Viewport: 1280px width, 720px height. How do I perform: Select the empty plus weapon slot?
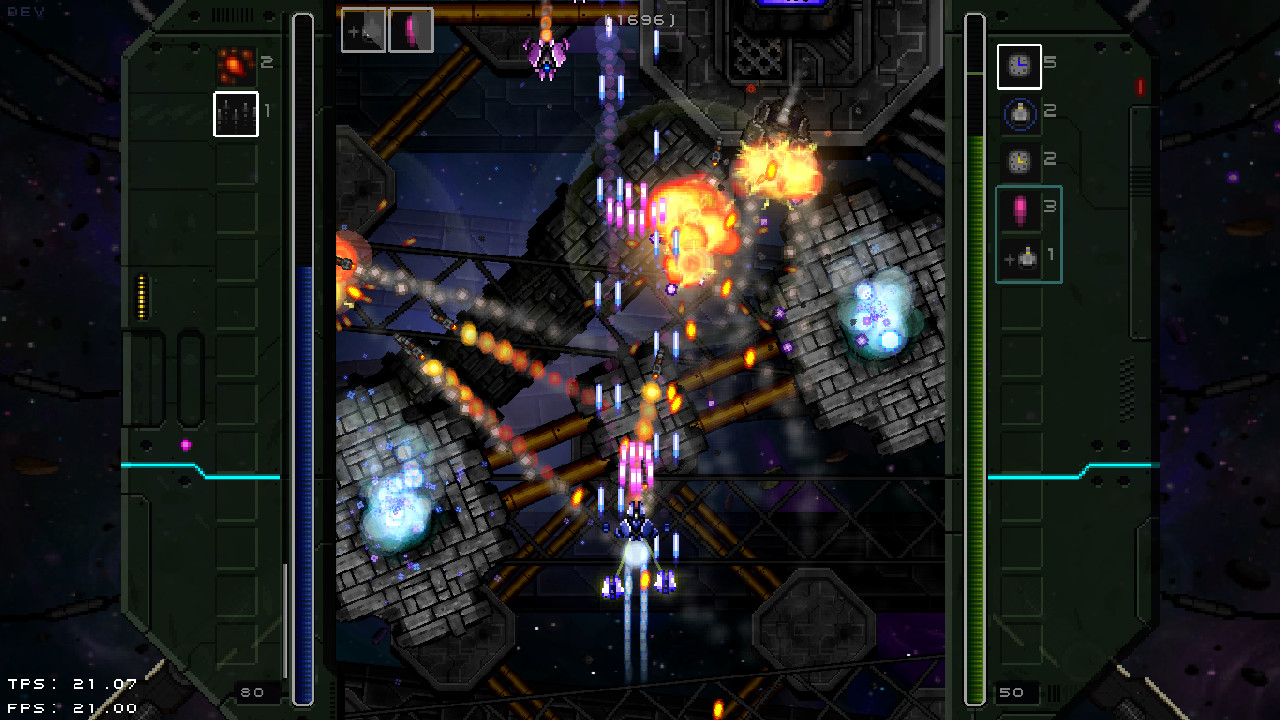tap(363, 30)
